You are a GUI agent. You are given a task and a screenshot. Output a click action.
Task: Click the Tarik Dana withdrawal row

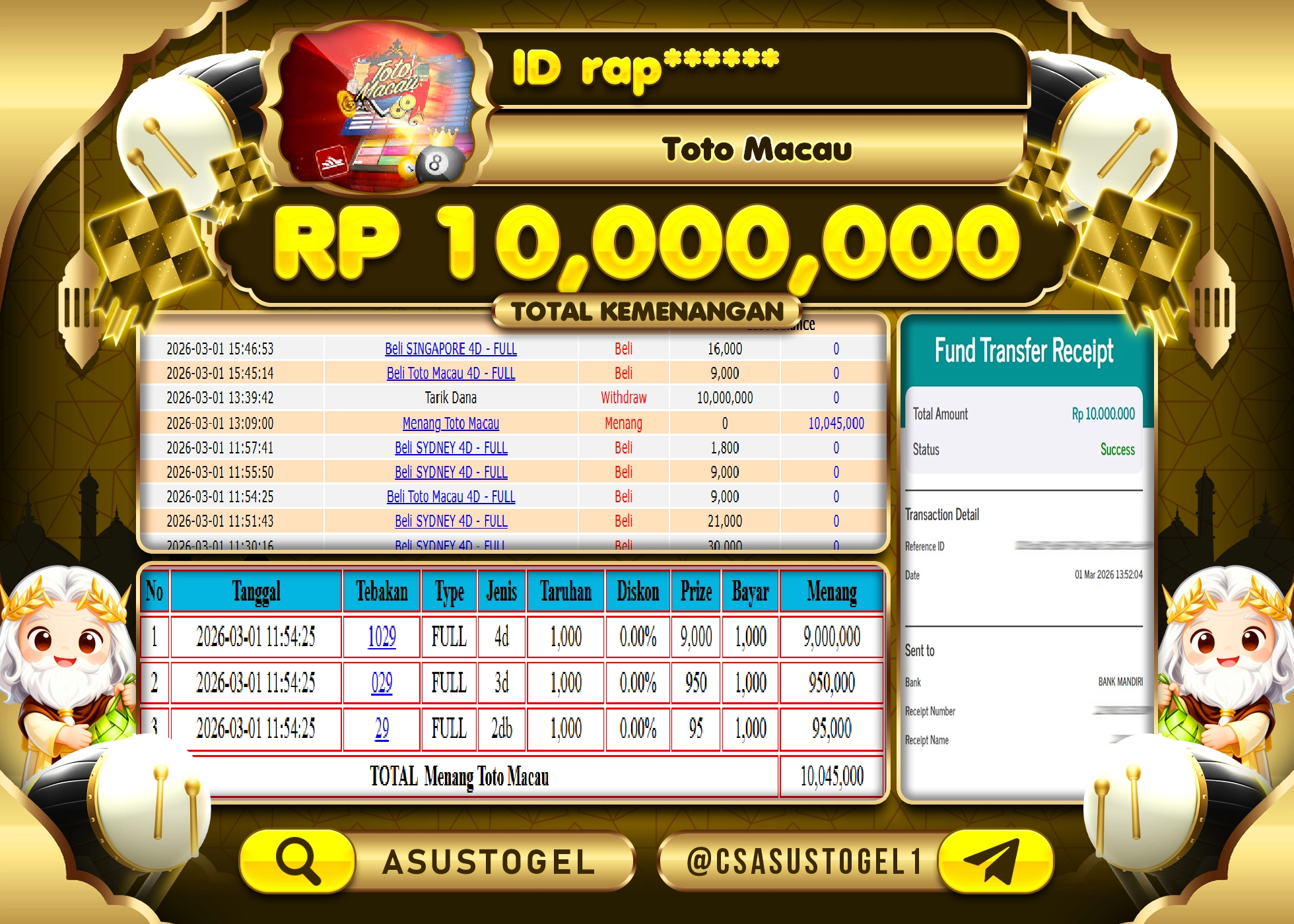pyautogui.click(x=451, y=398)
